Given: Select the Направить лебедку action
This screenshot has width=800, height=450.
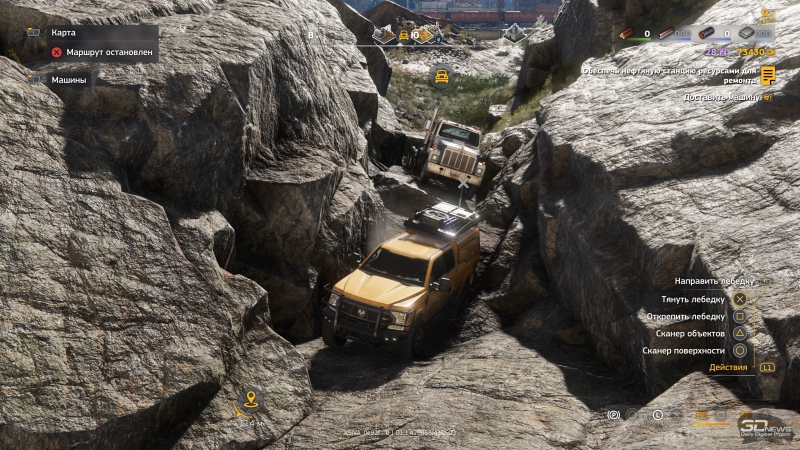Looking at the screenshot, I should 714,281.
